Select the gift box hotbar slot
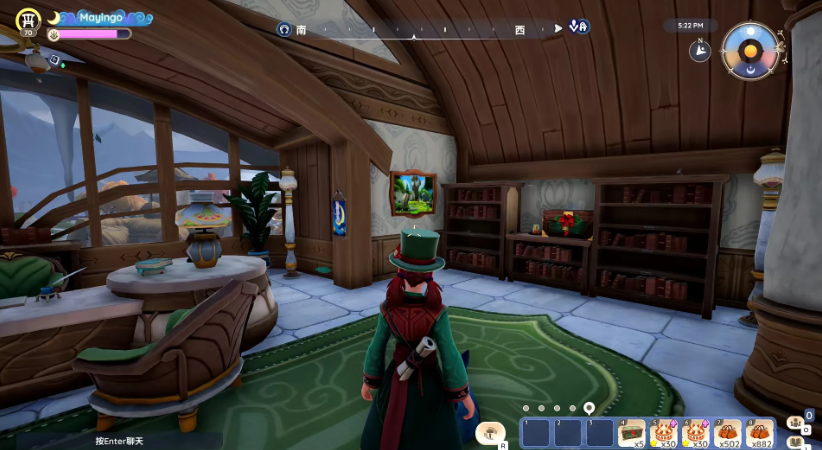Screen dimensions: 822x450 (630, 433)
